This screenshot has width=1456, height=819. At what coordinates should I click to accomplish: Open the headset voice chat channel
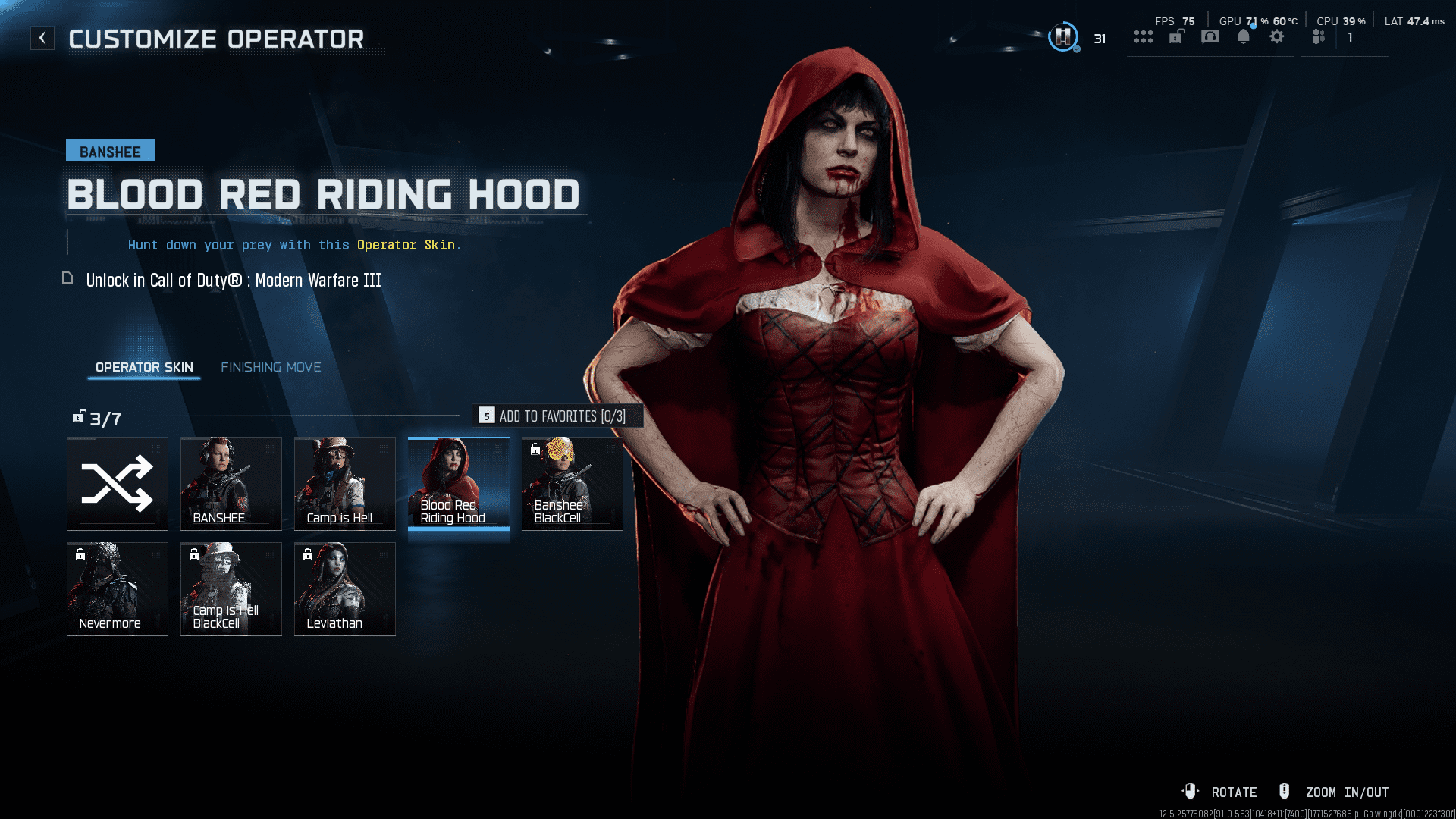[x=1210, y=36]
